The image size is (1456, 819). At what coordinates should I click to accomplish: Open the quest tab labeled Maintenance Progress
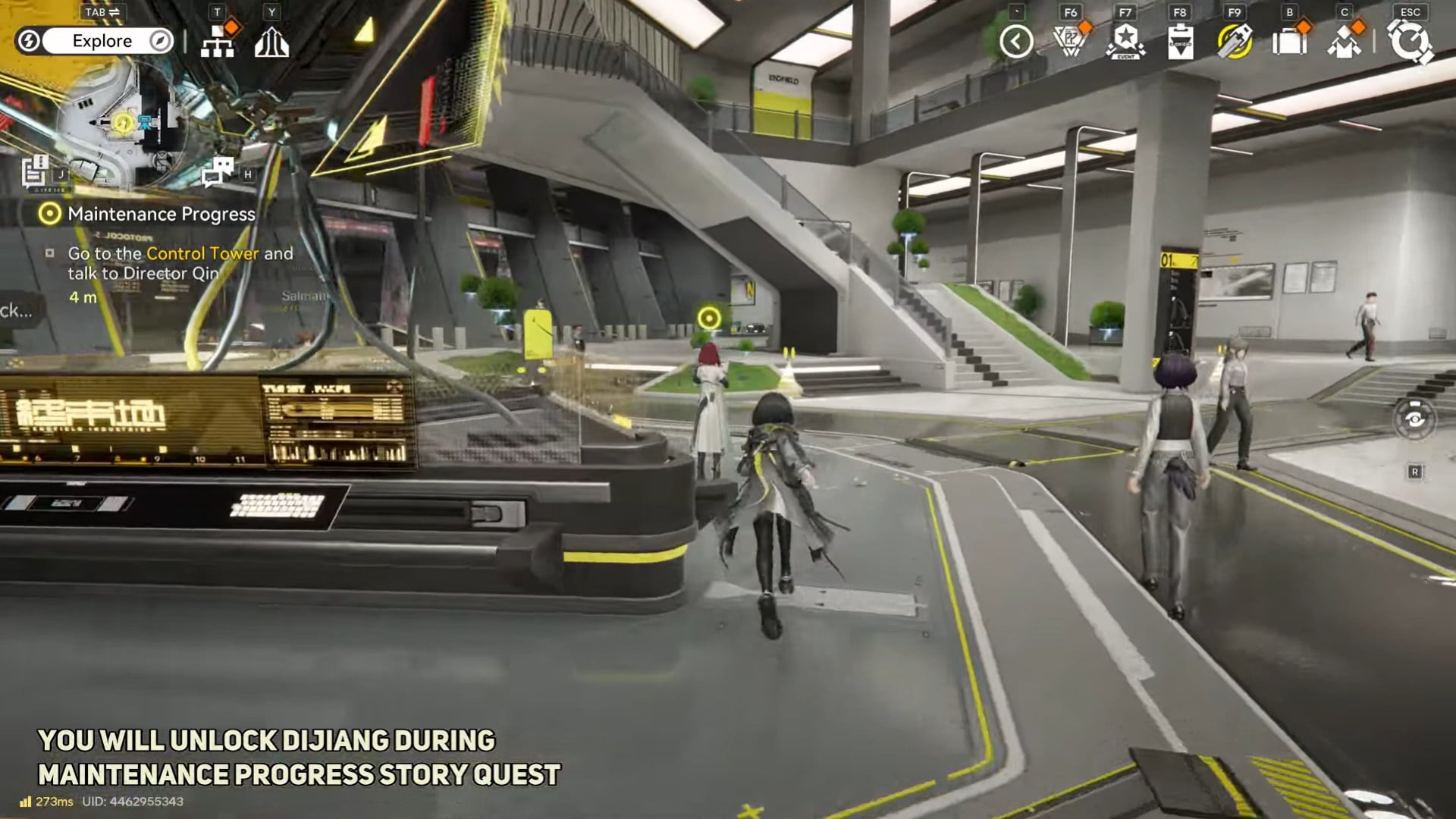(162, 215)
